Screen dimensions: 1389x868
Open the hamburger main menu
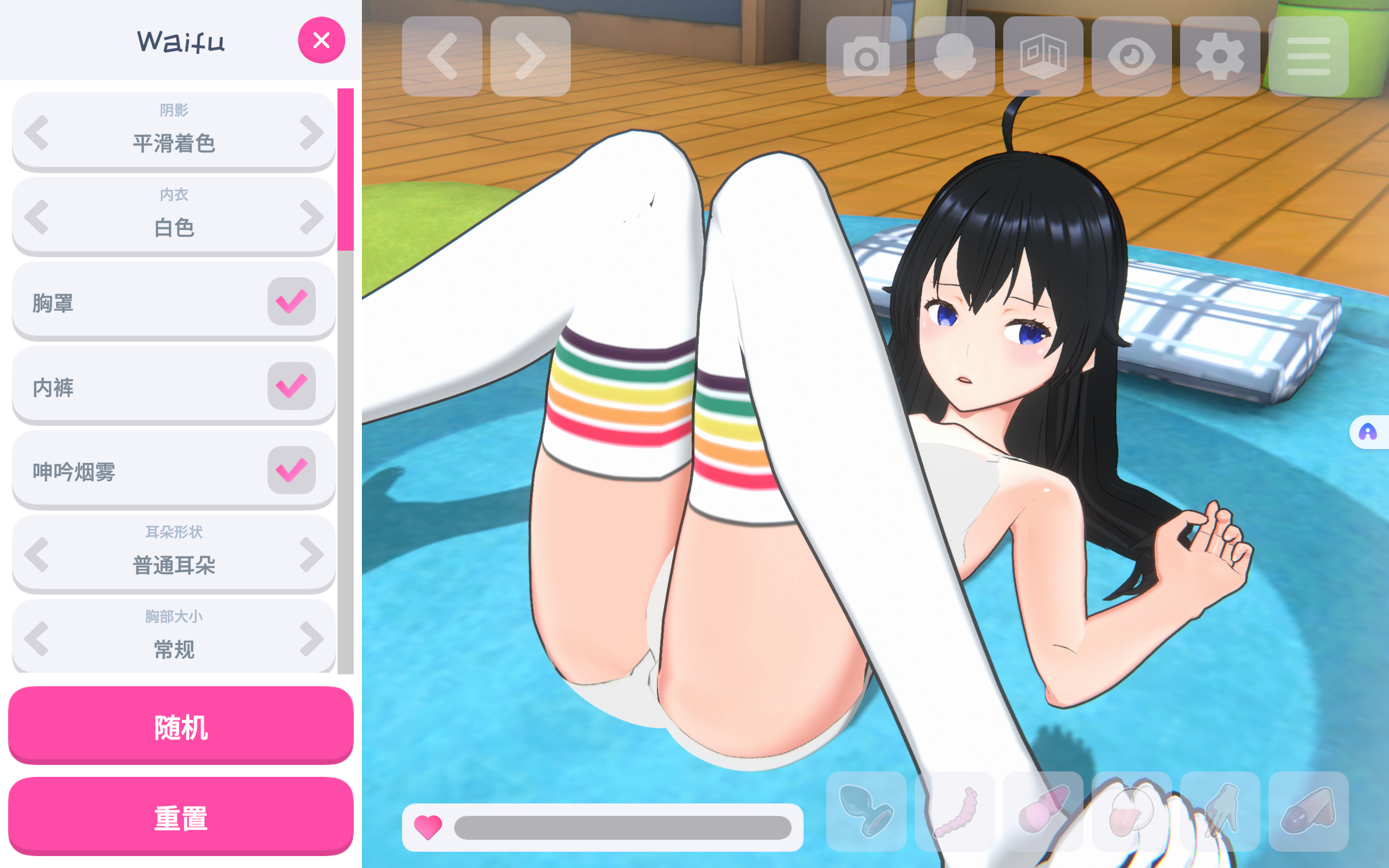tap(1308, 56)
